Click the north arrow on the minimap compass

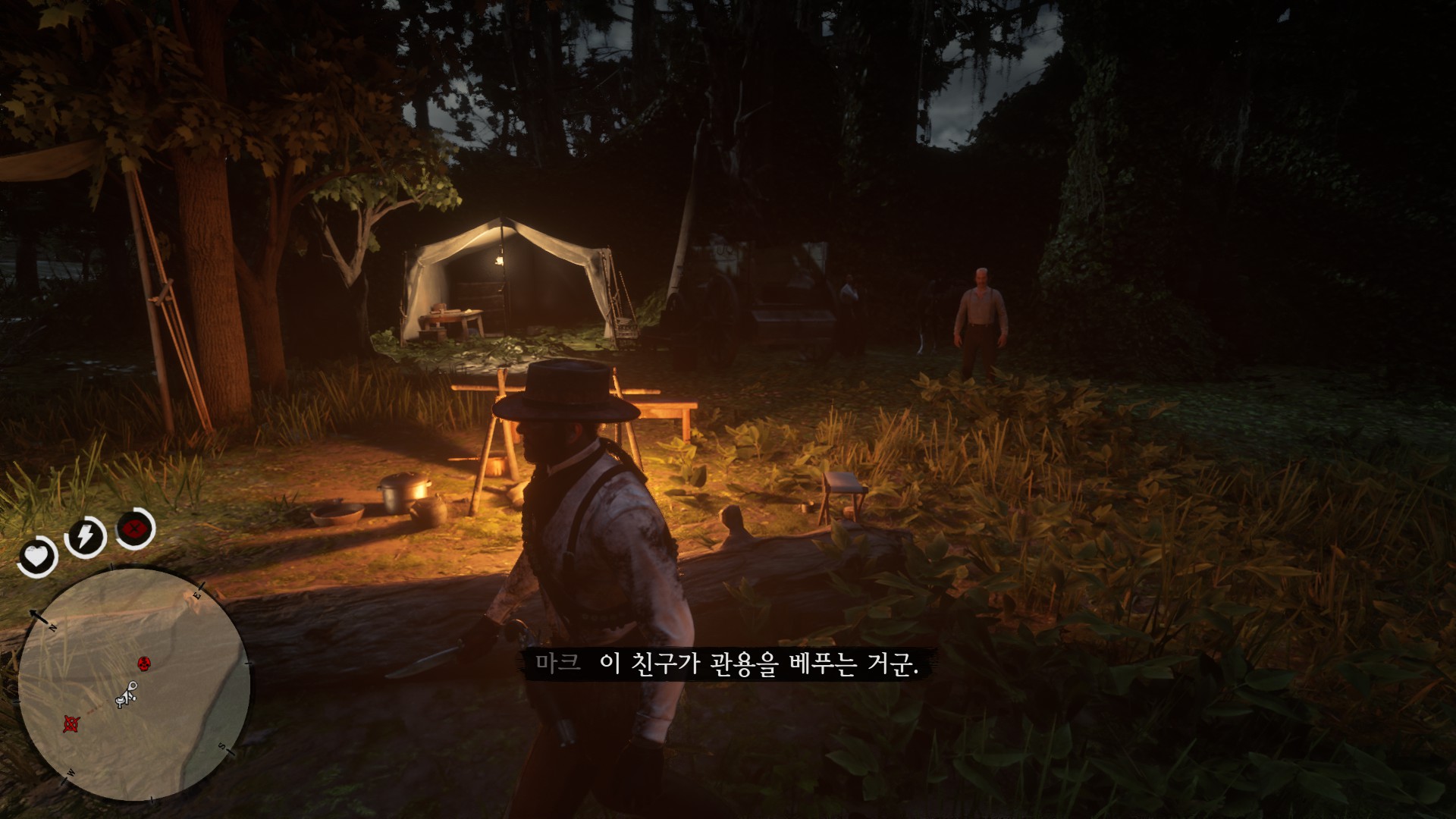pyautogui.click(x=36, y=613)
